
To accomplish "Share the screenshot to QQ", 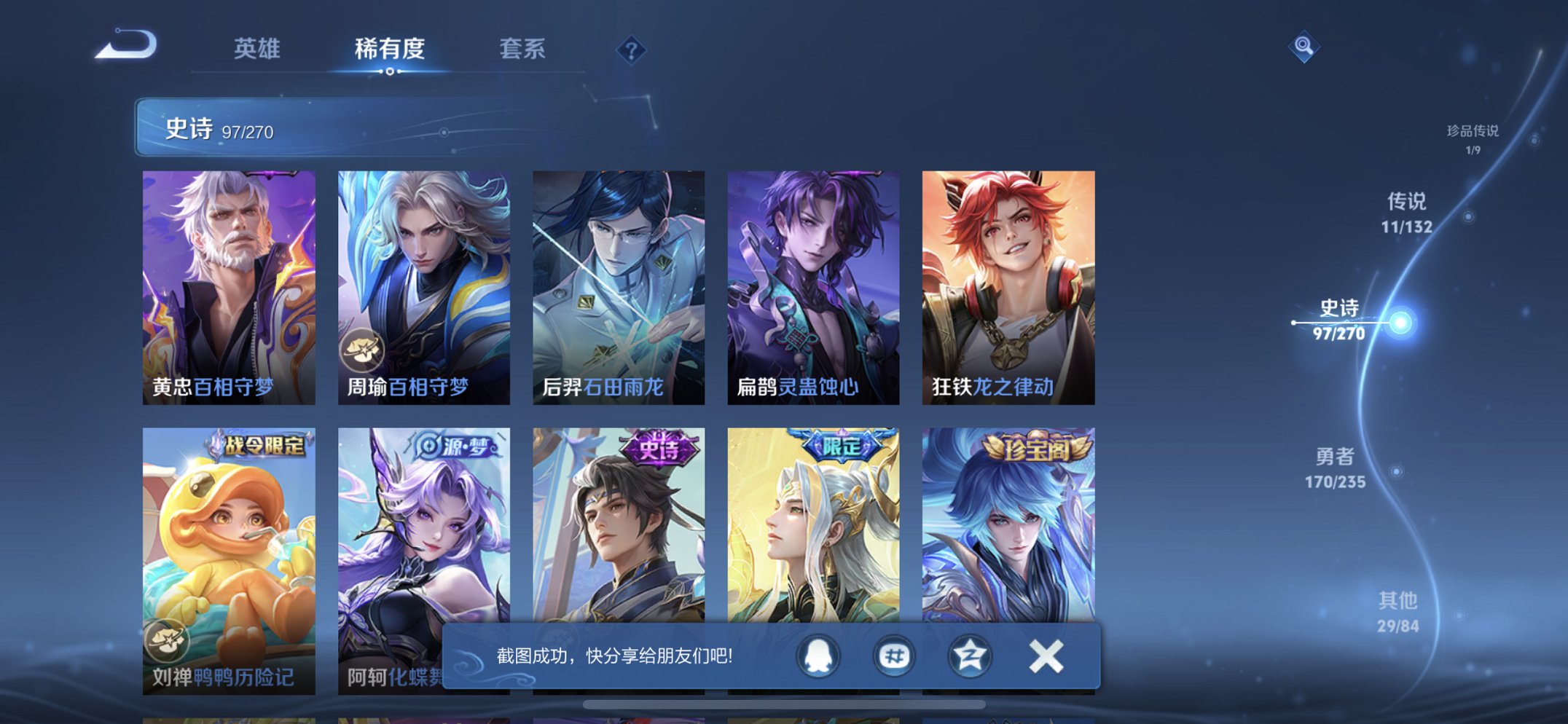I will [819, 655].
